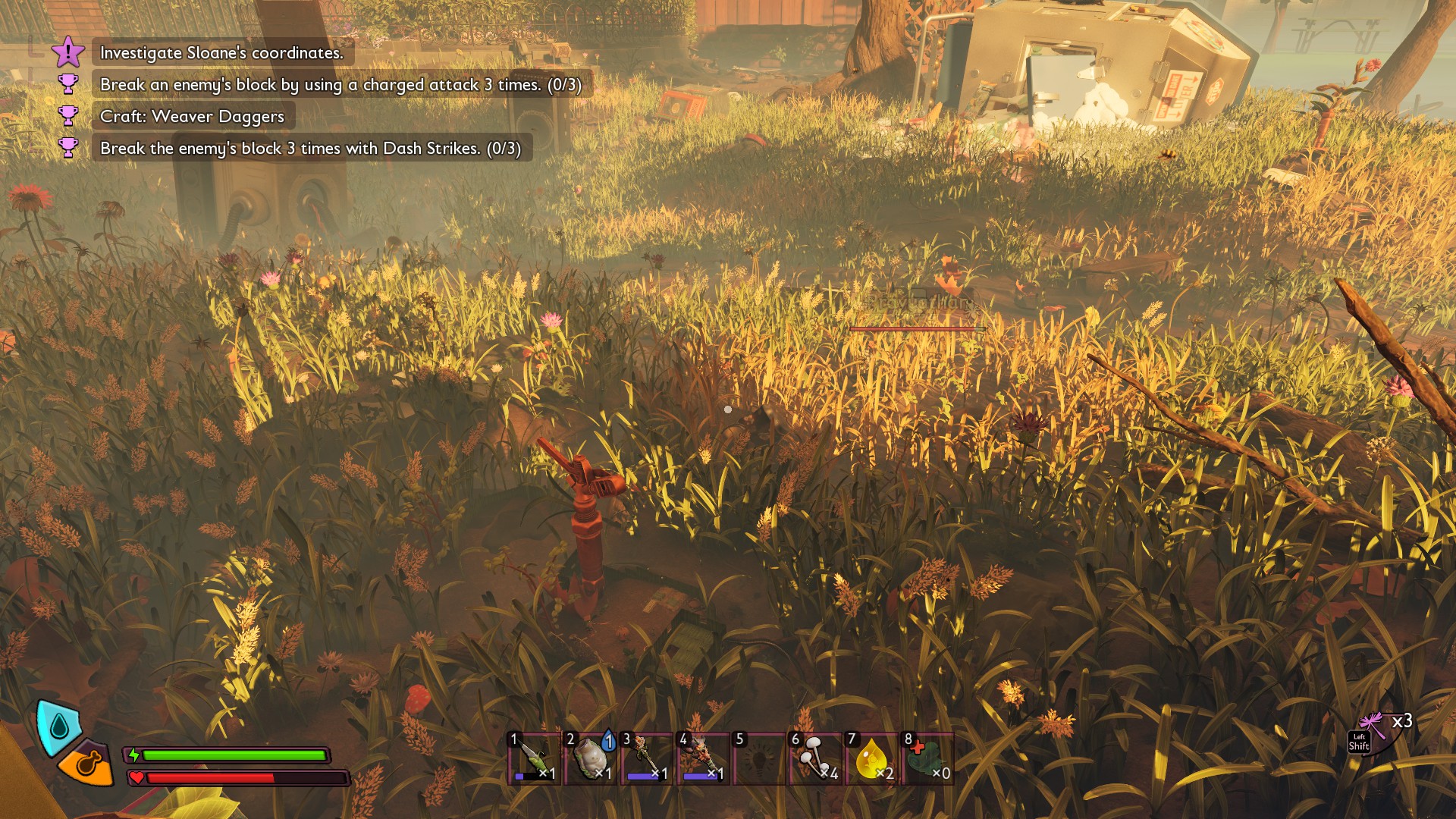Select the charged attack block-break objective
This screenshot has height=819, width=1456.
tap(340, 84)
